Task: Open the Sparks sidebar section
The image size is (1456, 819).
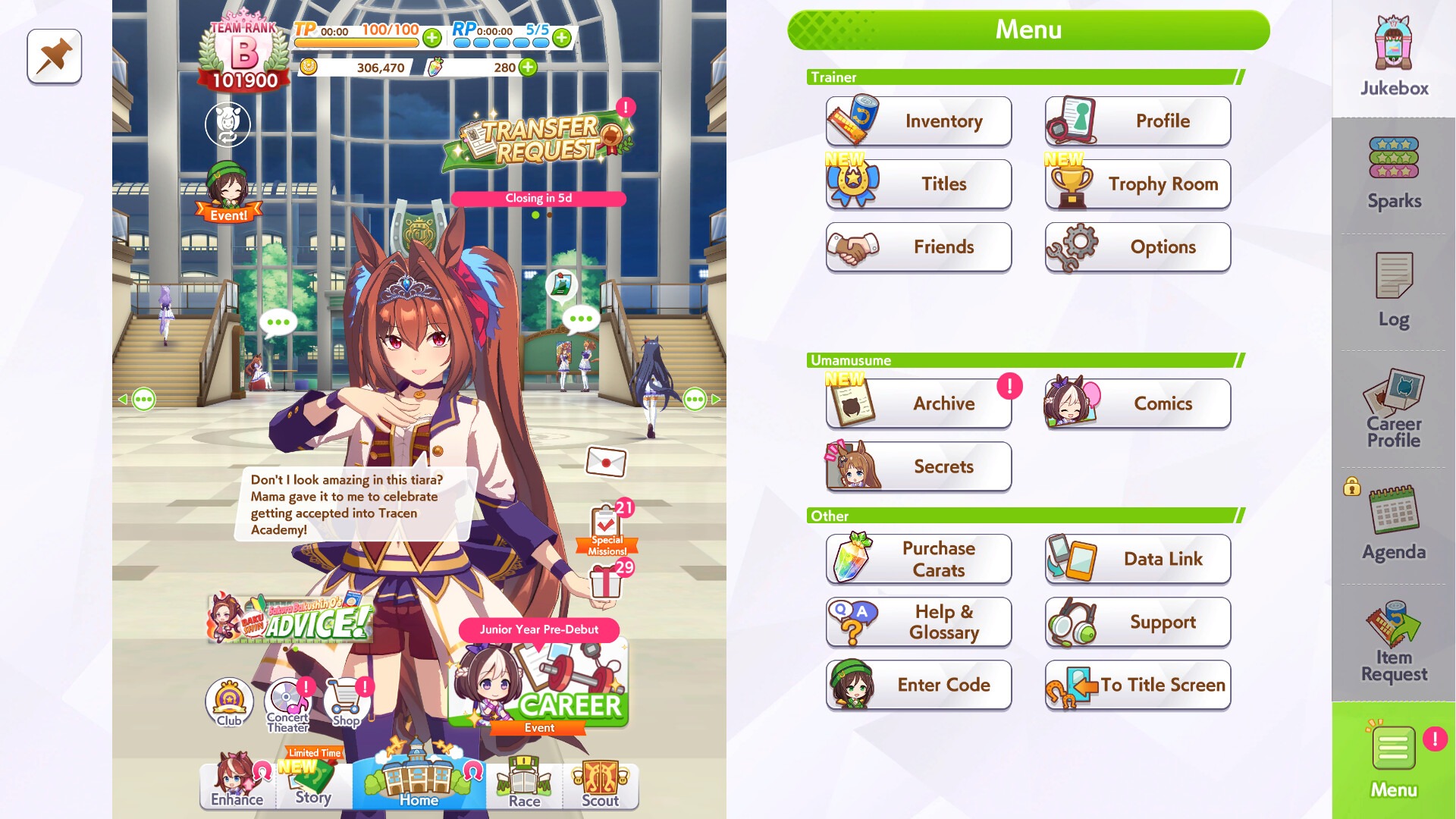Action: (x=1392, y=171)
